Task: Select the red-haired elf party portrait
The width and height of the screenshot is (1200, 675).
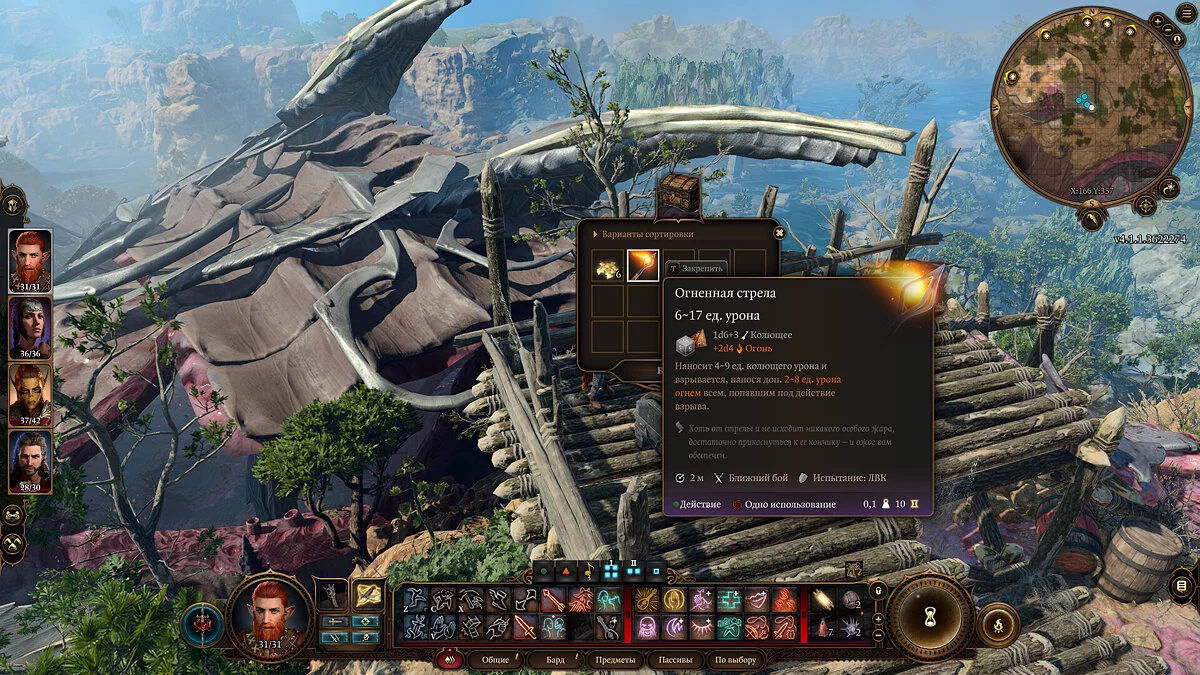Action: (x=31, y=260)
